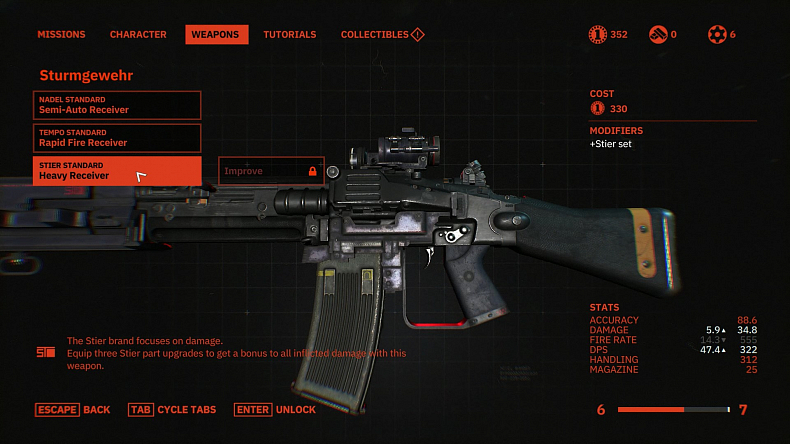This screenshot has width=790, height=444.
Task: Unlock the selected upgrade
Action: click(x=275, y=410)
